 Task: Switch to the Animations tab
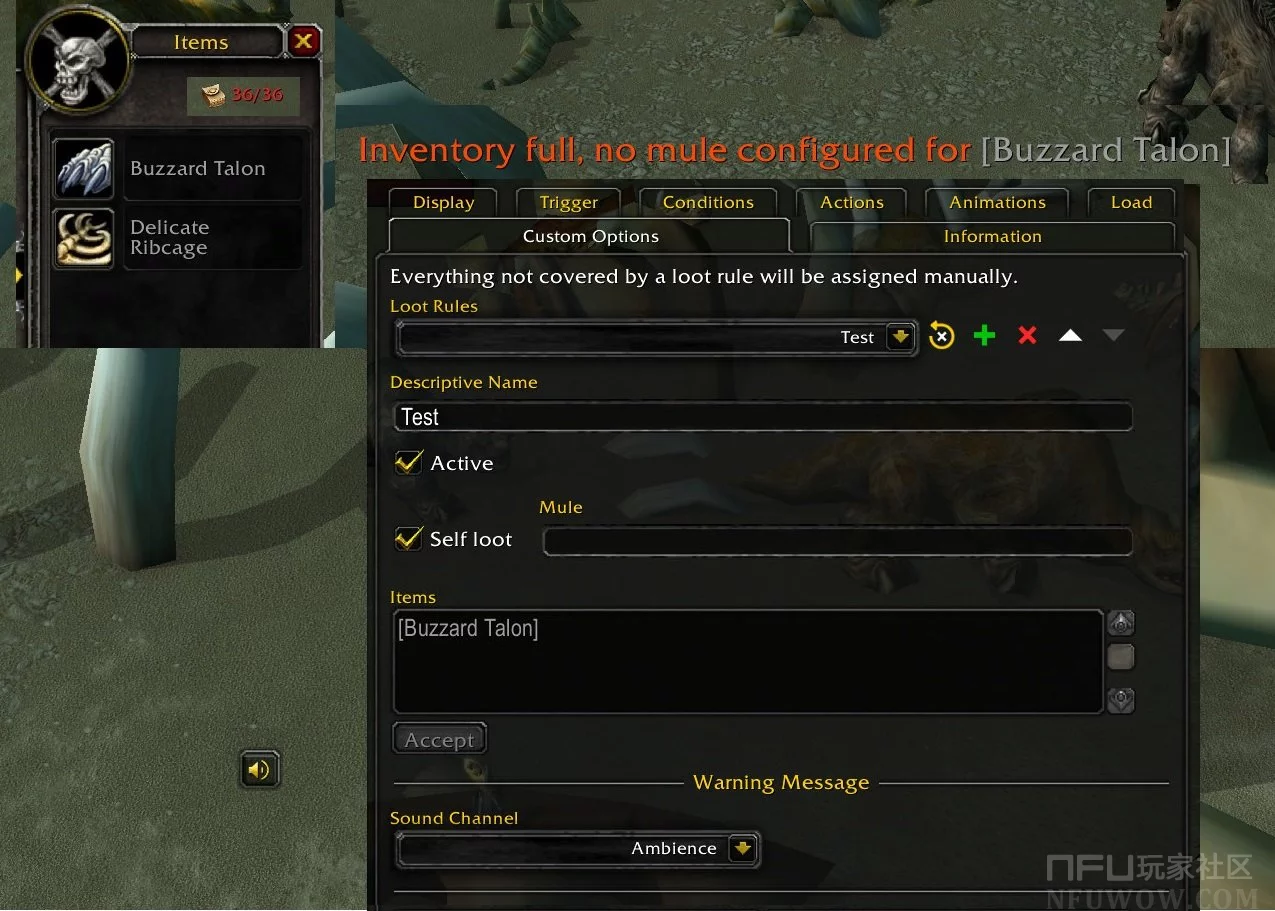[x=997, y=202]
